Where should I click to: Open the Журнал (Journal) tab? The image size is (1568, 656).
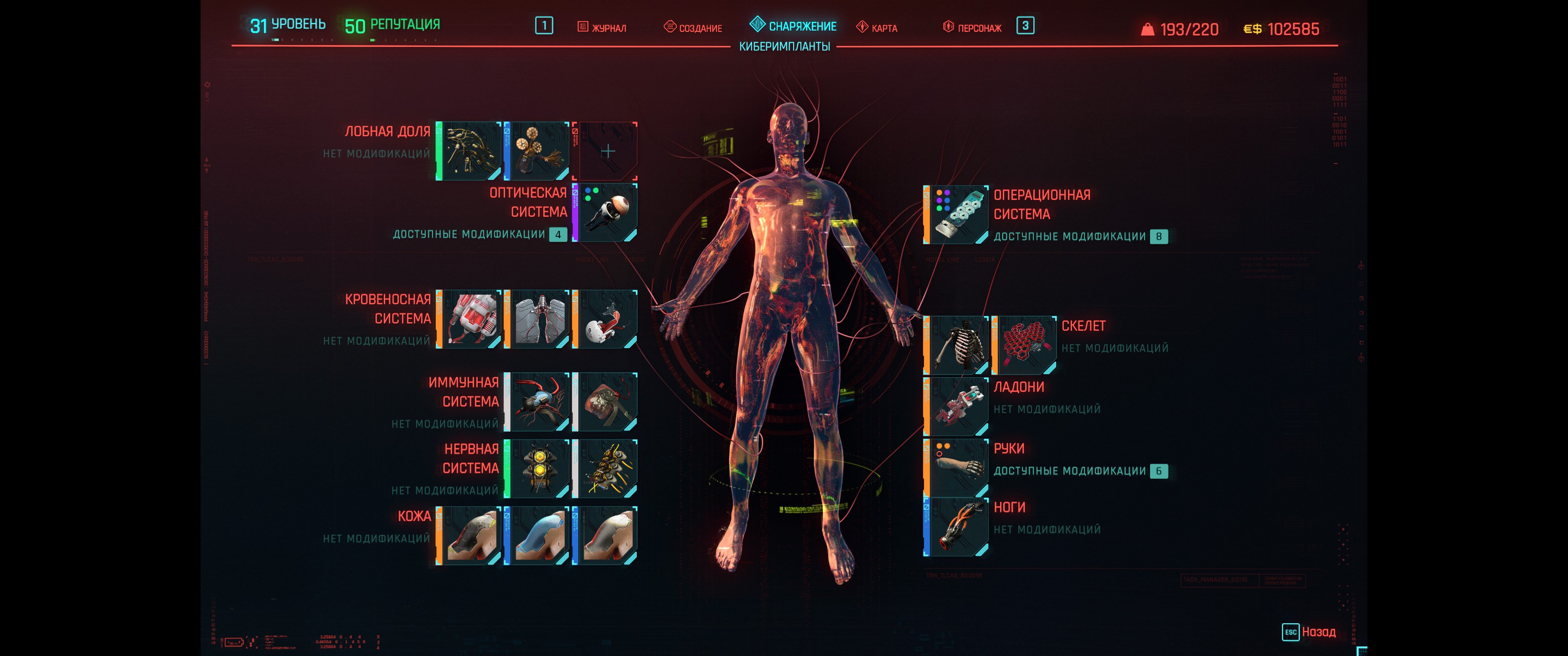(x=602, y=27)
